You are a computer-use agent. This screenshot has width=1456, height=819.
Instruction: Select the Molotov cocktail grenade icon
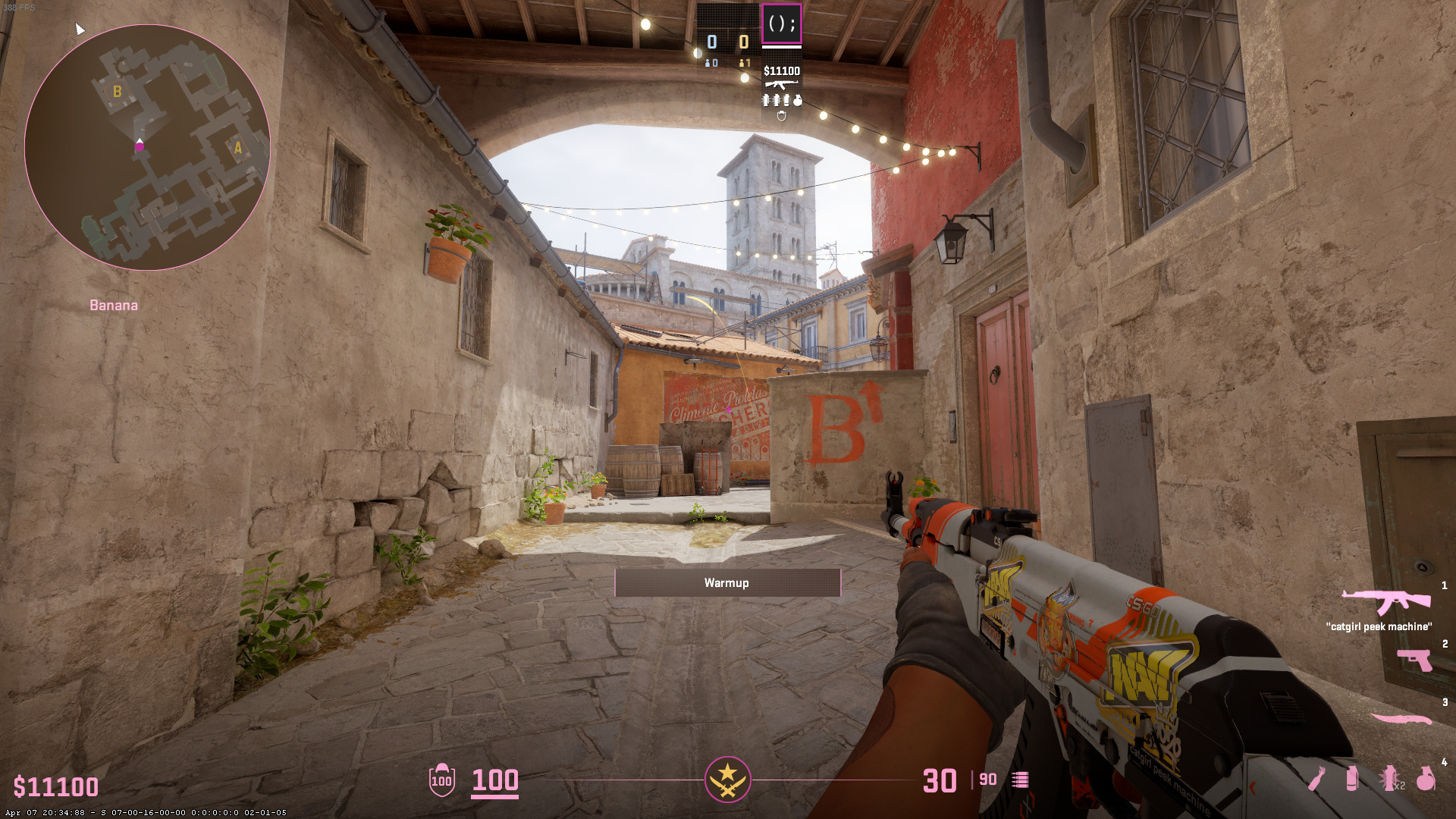pyautogui.click(x=1316, y=779)
